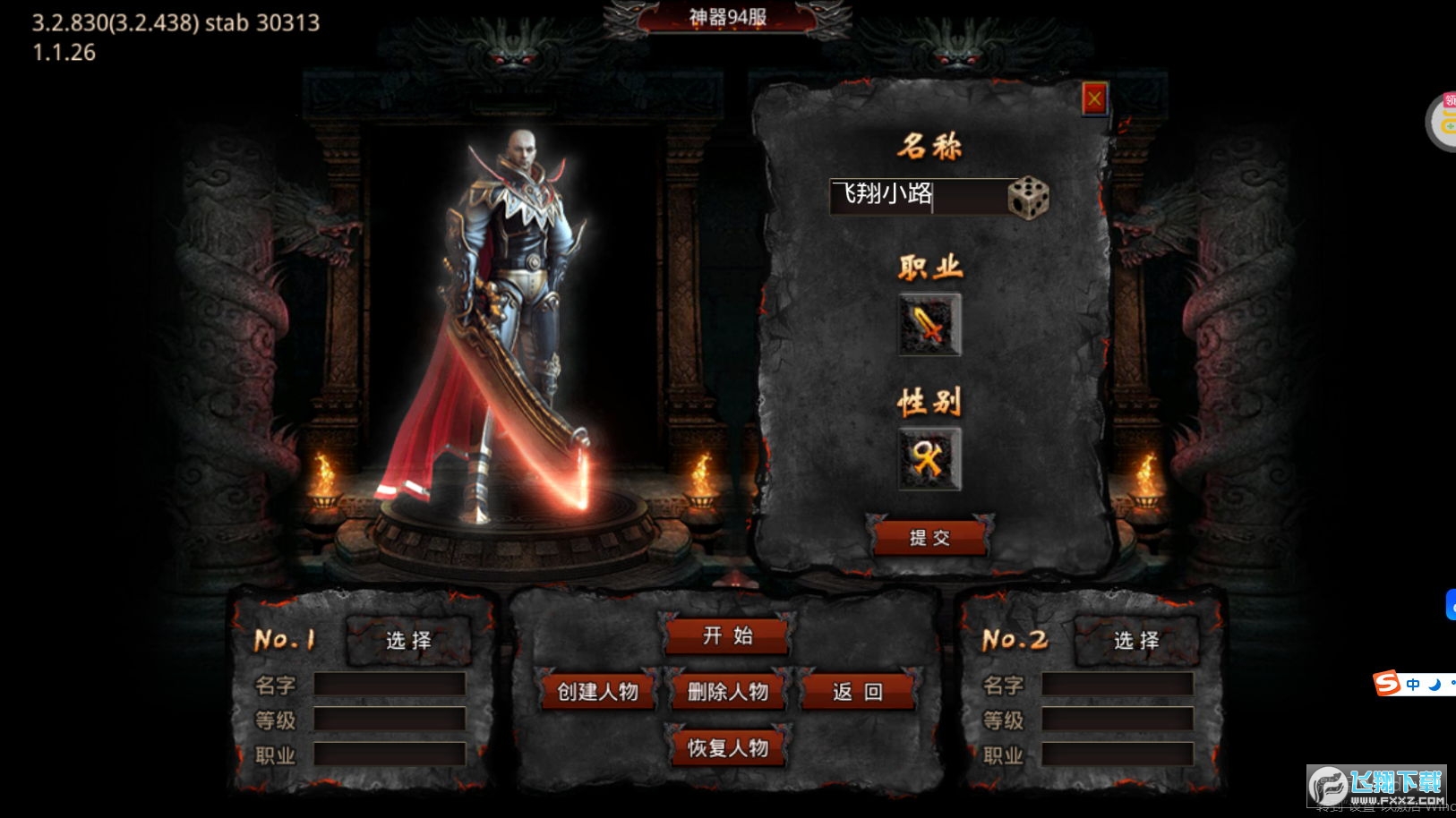This screenshot has width=1456, height=818.
Task: Select the No.2 character slot
Action: (1136, 641)
